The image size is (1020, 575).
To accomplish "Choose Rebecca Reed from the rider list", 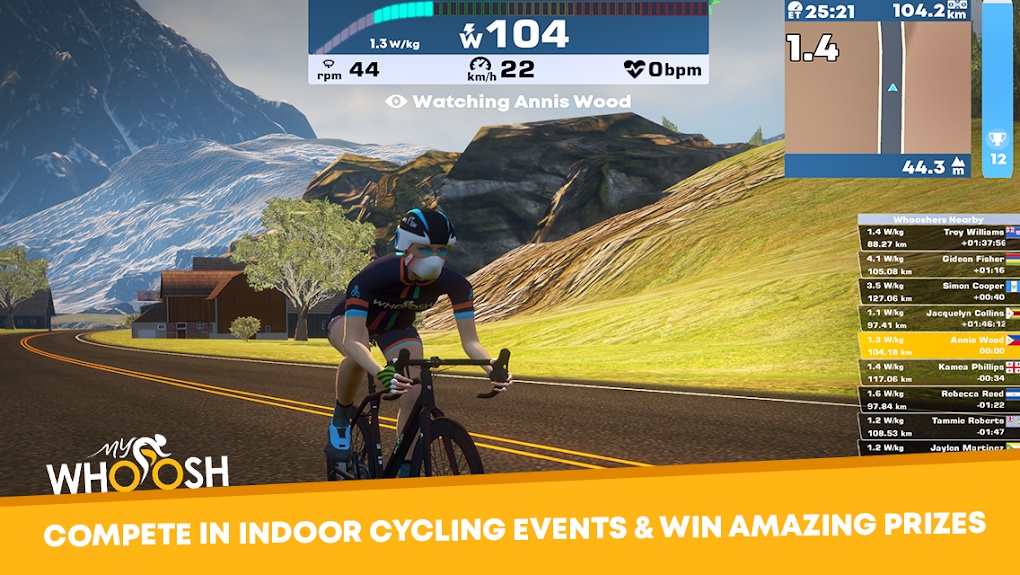I will [938, 399].
